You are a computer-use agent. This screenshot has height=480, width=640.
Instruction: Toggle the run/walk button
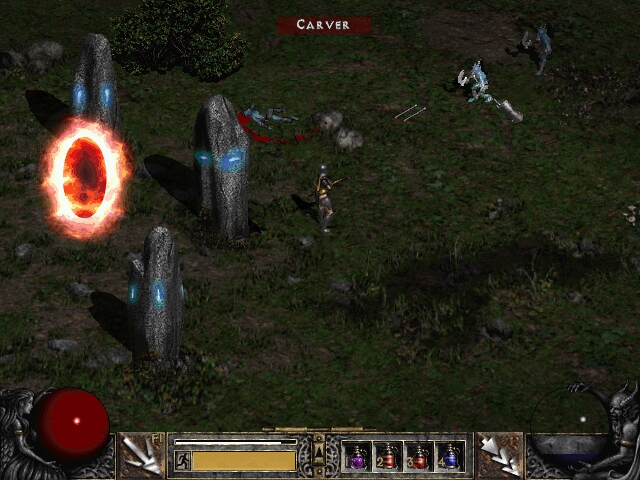[183, 460]
